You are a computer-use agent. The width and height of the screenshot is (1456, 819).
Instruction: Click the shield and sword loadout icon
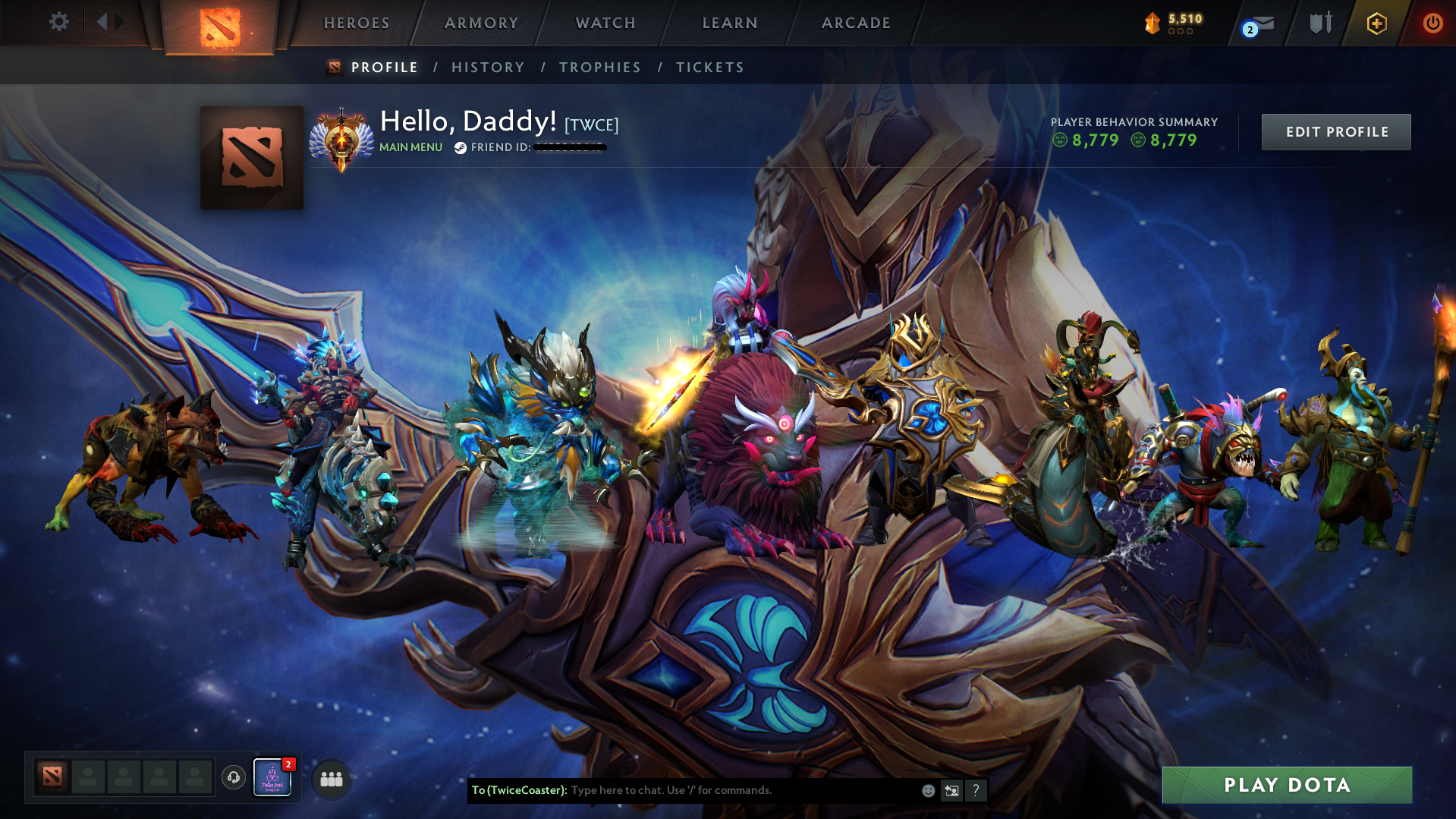[x=1320, y=23]
